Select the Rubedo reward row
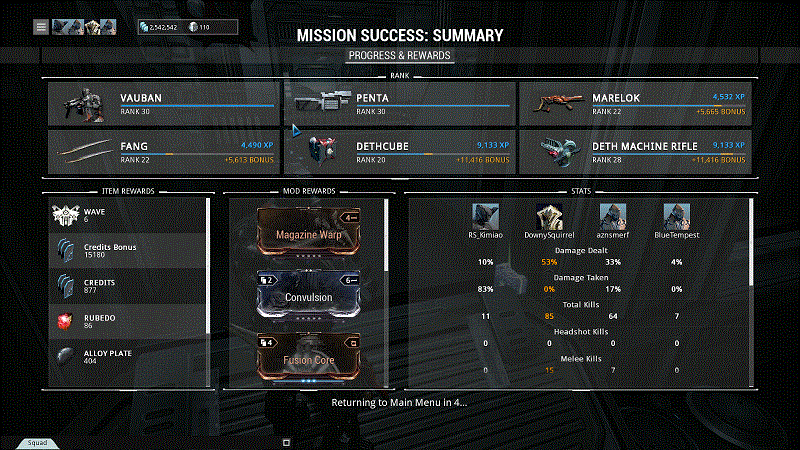 pos(128,322)
